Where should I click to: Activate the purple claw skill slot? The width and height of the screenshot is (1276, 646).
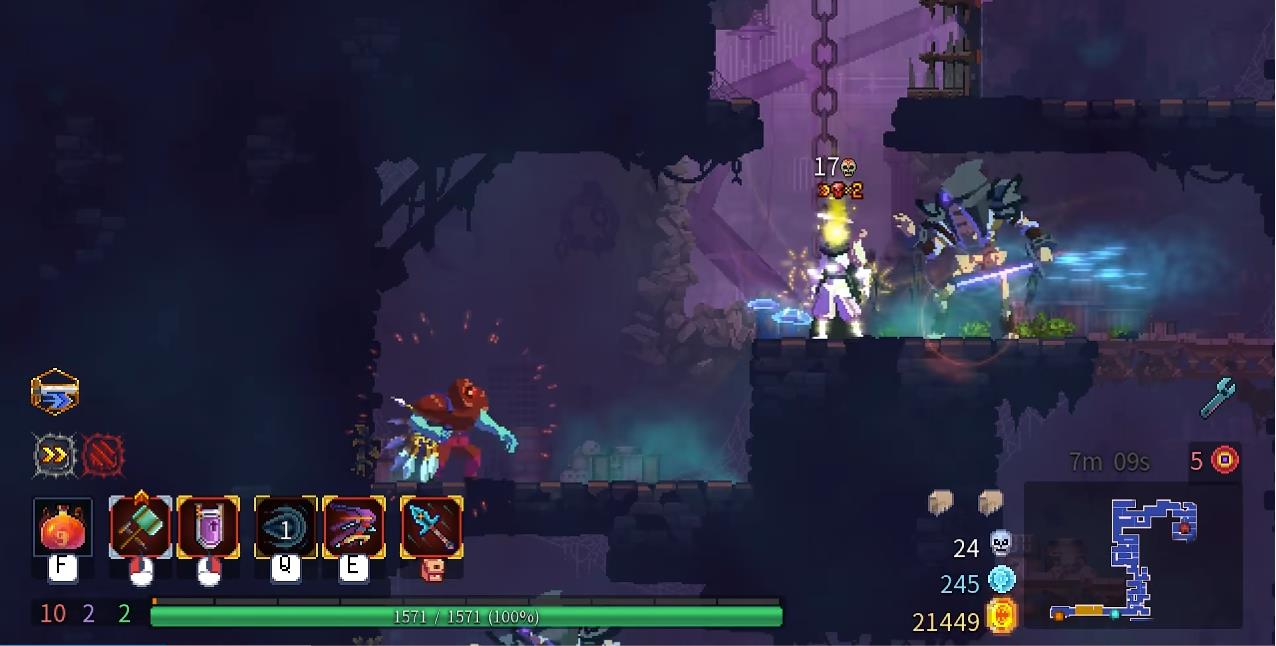[353, 527]
